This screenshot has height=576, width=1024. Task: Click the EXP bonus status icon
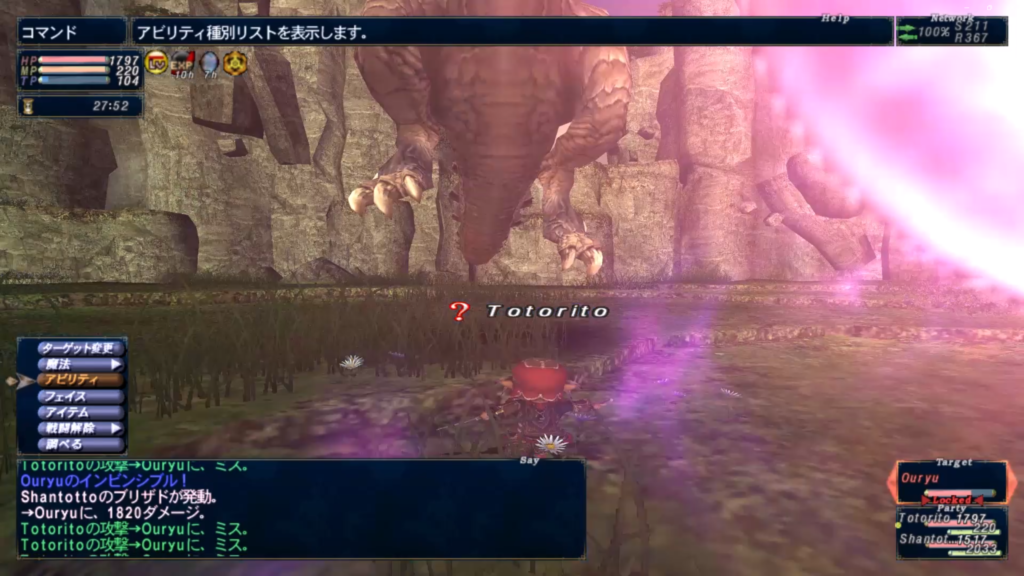182,63
